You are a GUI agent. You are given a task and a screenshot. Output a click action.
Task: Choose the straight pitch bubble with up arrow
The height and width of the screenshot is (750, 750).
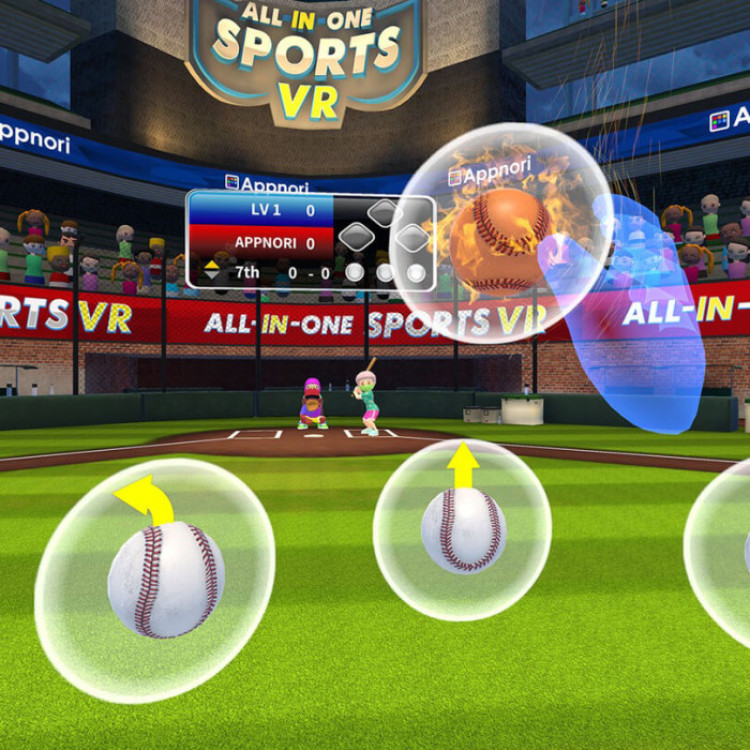pos(462,527)
